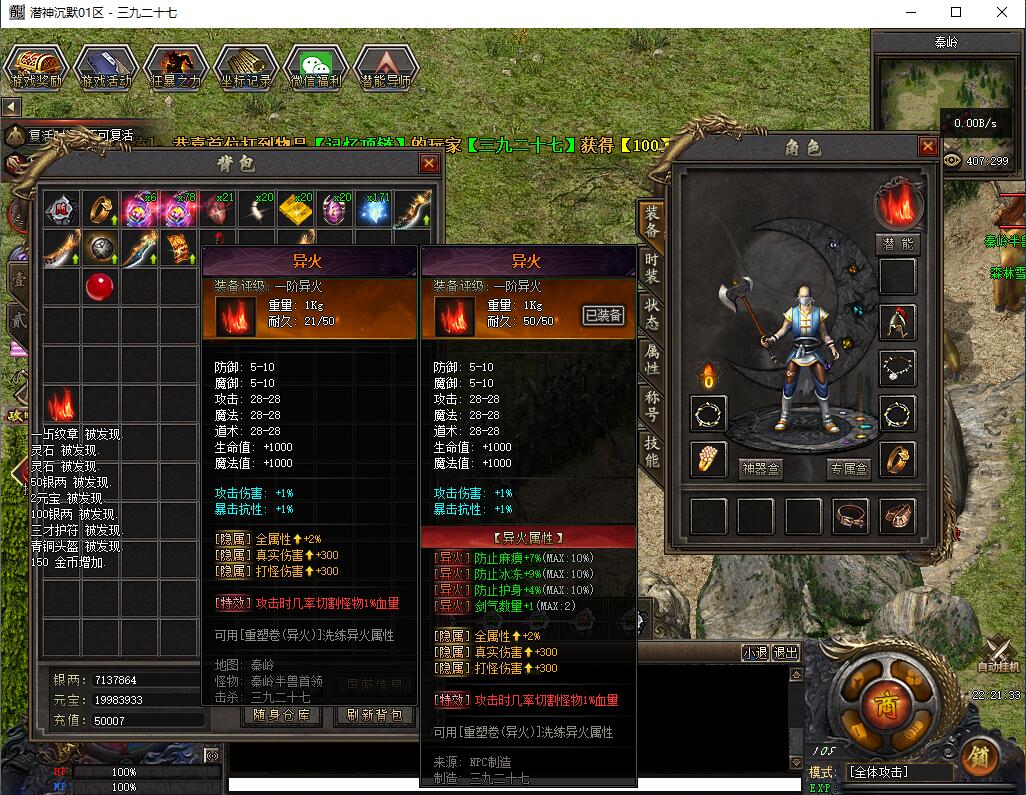Screen dimensions: 1026x795
Task: Activate the 狂暴之力 icon
Action: [x=176, y=67]
